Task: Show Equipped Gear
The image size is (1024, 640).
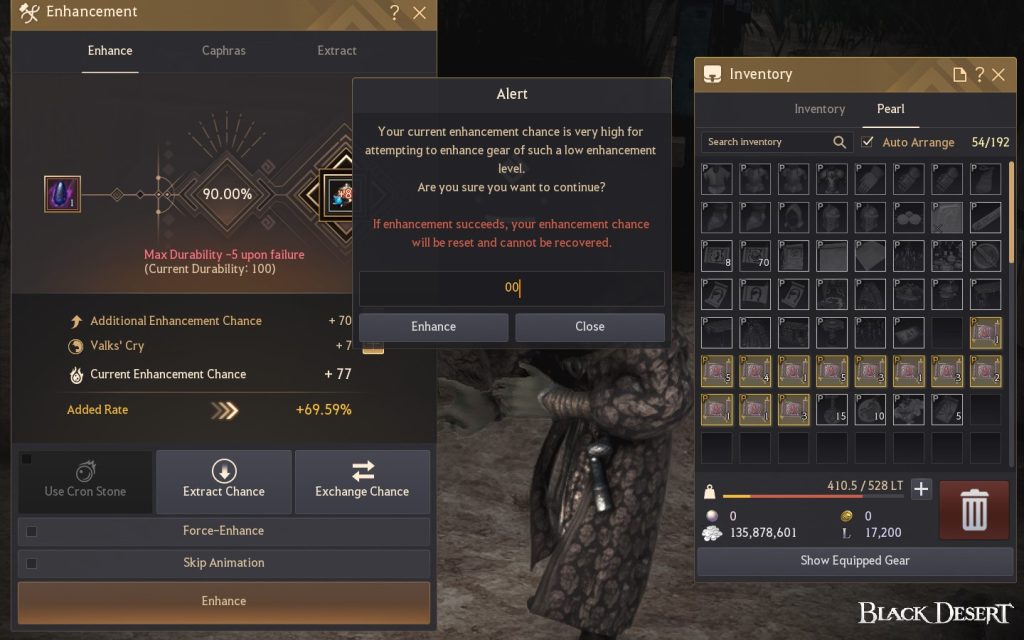Action: [854, 561]
